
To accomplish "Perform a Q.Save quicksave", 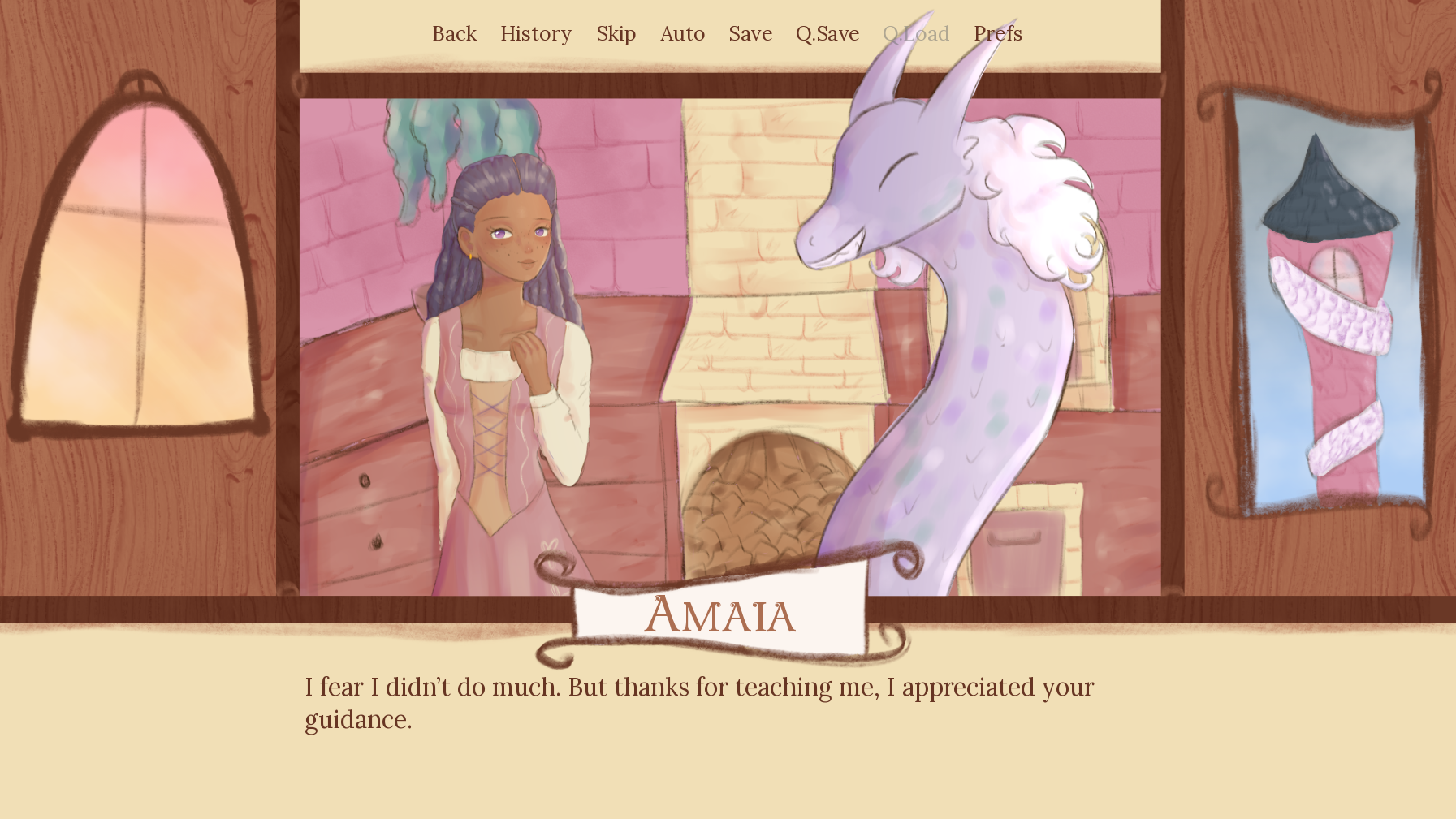I will (826, 33).
